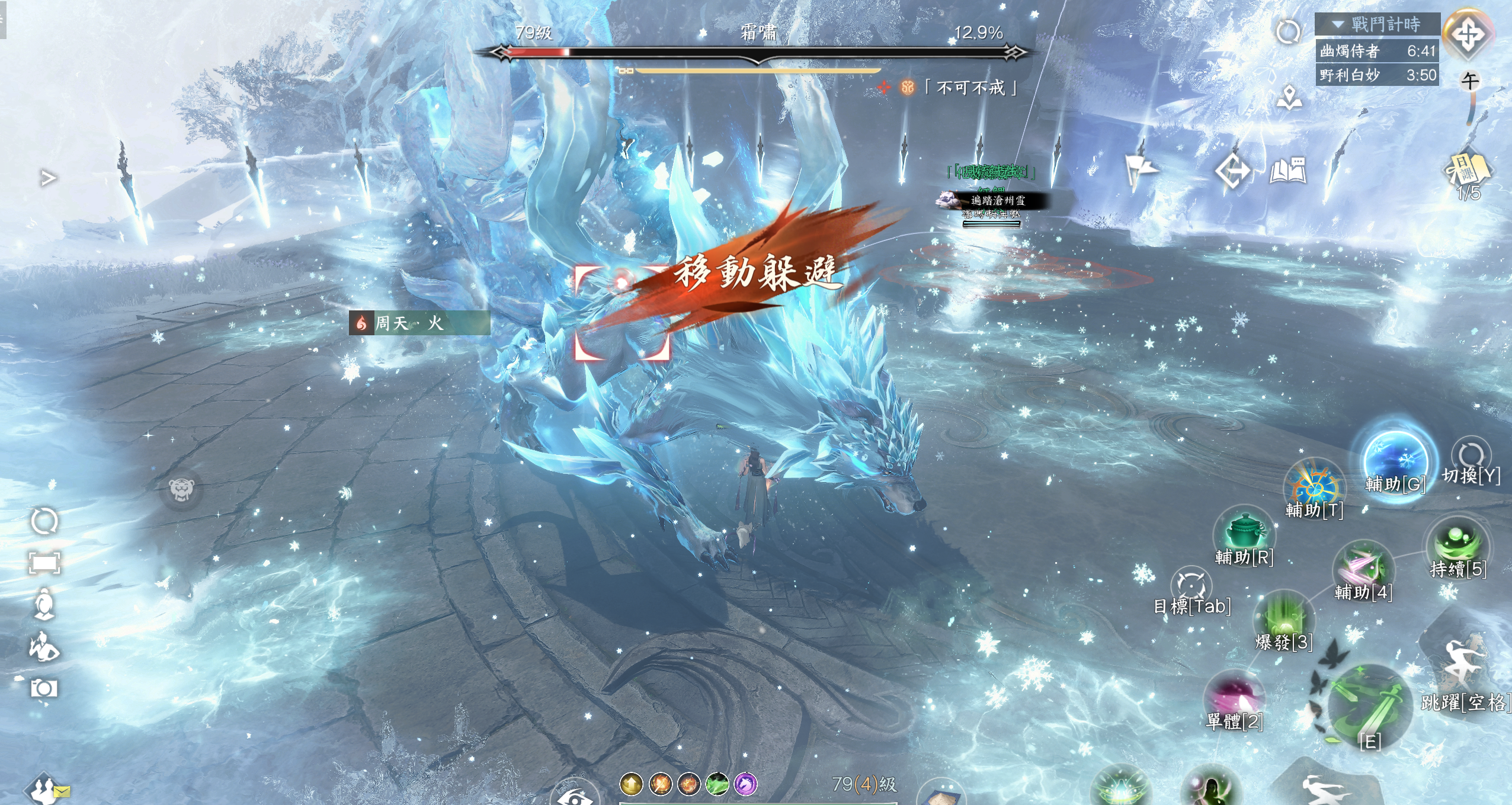Open the open-book journal icon
The width and height of the screenshot is (1512, 805).
(1288, 171)
